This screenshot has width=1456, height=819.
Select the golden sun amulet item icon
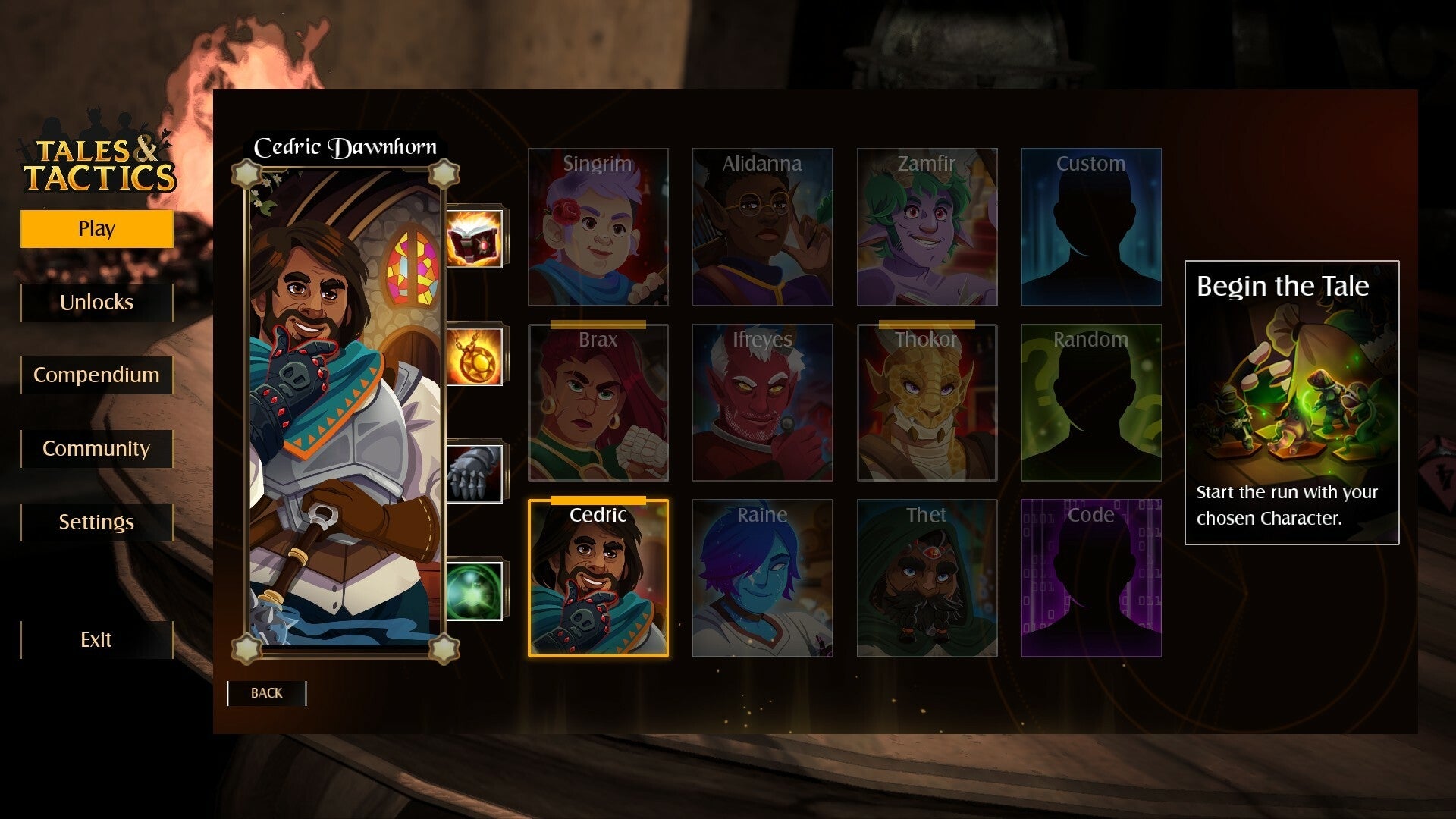click(x=474, y=355)
